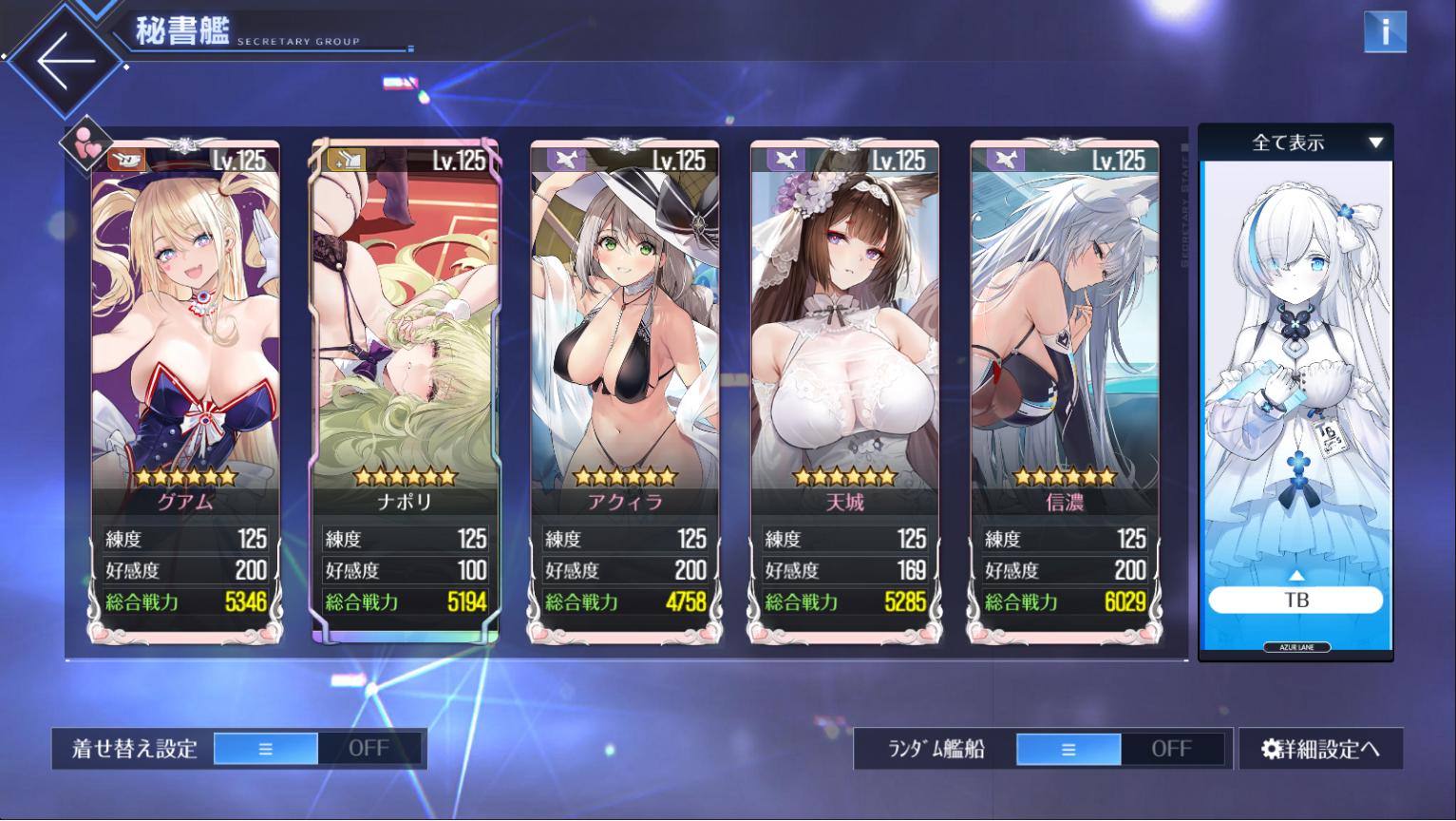Click the TB assistant panel button
The height and width of the screenshot is (821, 1456).
[1295, 600]
